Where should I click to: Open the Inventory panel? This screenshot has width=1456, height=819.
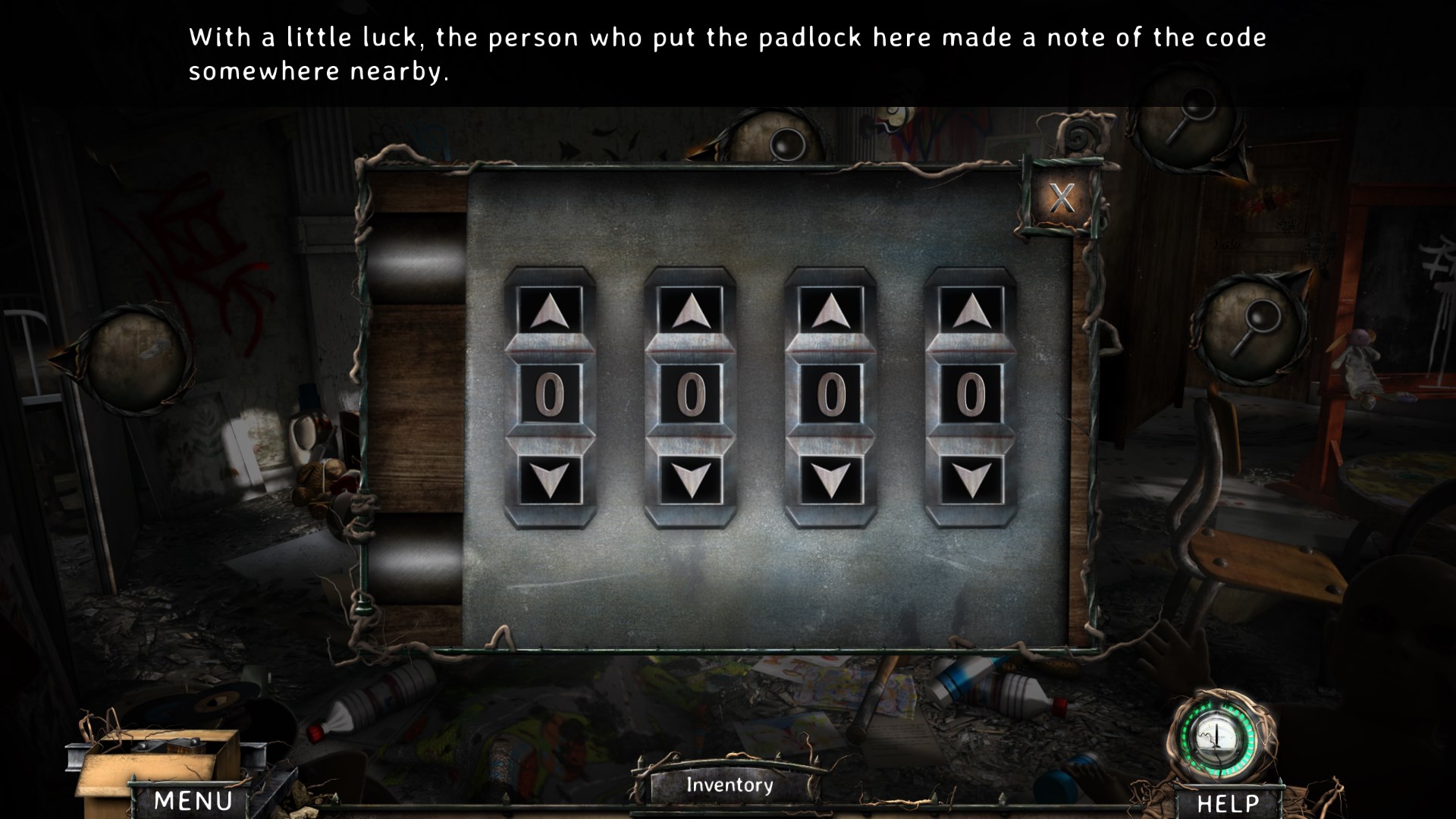point(730,785)
